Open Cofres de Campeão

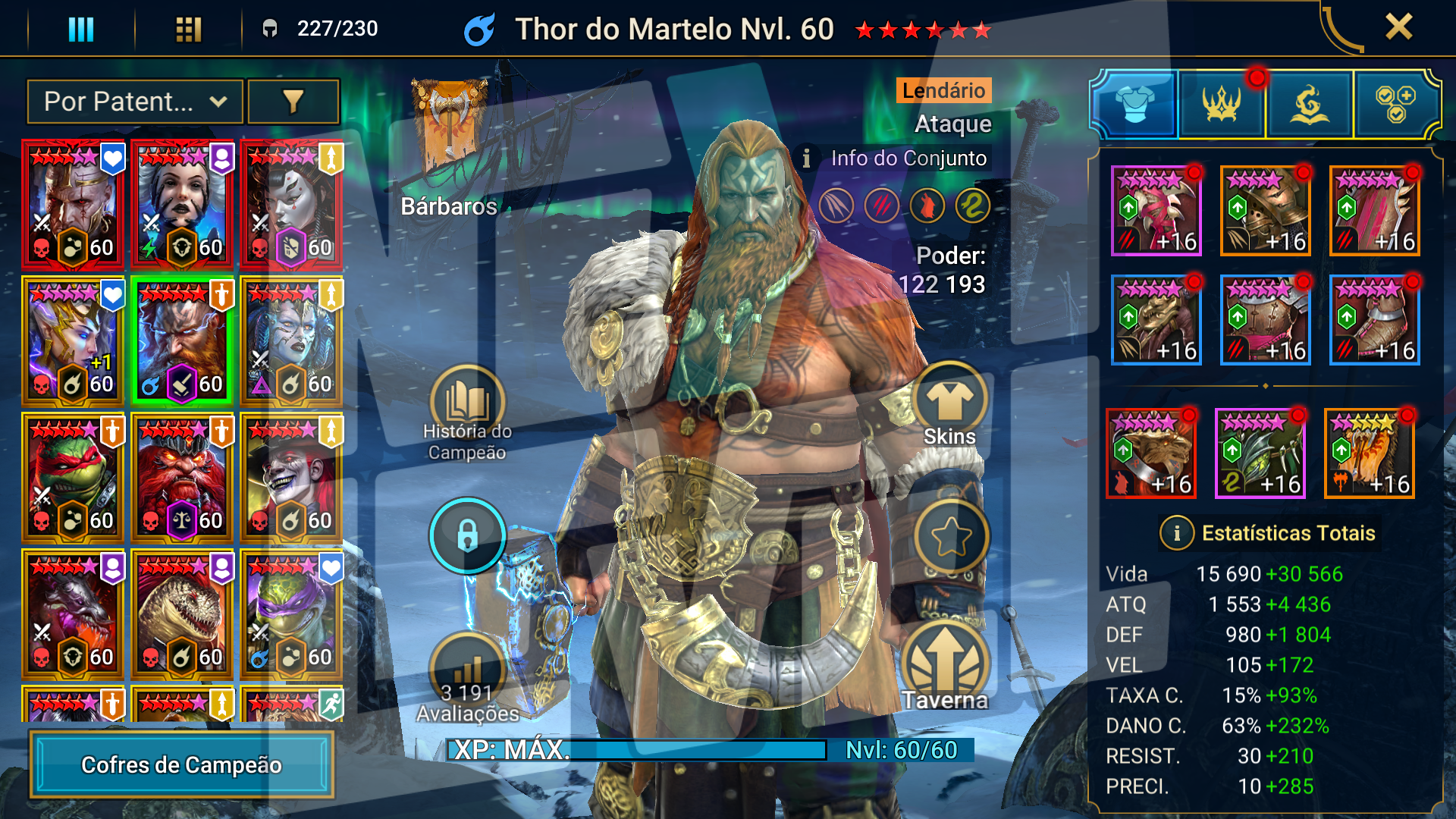[x=181, y=764]
